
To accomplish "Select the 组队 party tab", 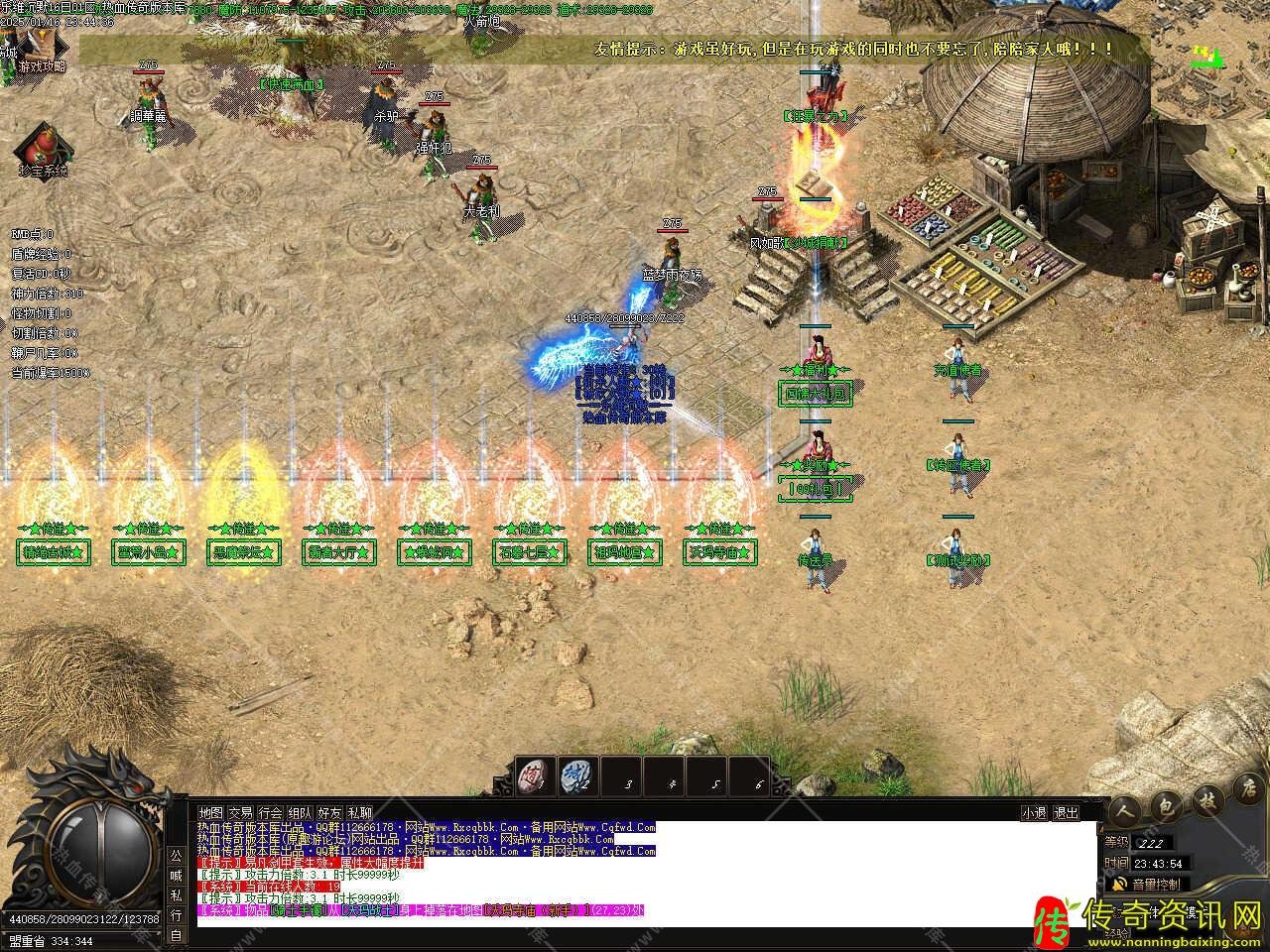I will [x=300, y=812].
